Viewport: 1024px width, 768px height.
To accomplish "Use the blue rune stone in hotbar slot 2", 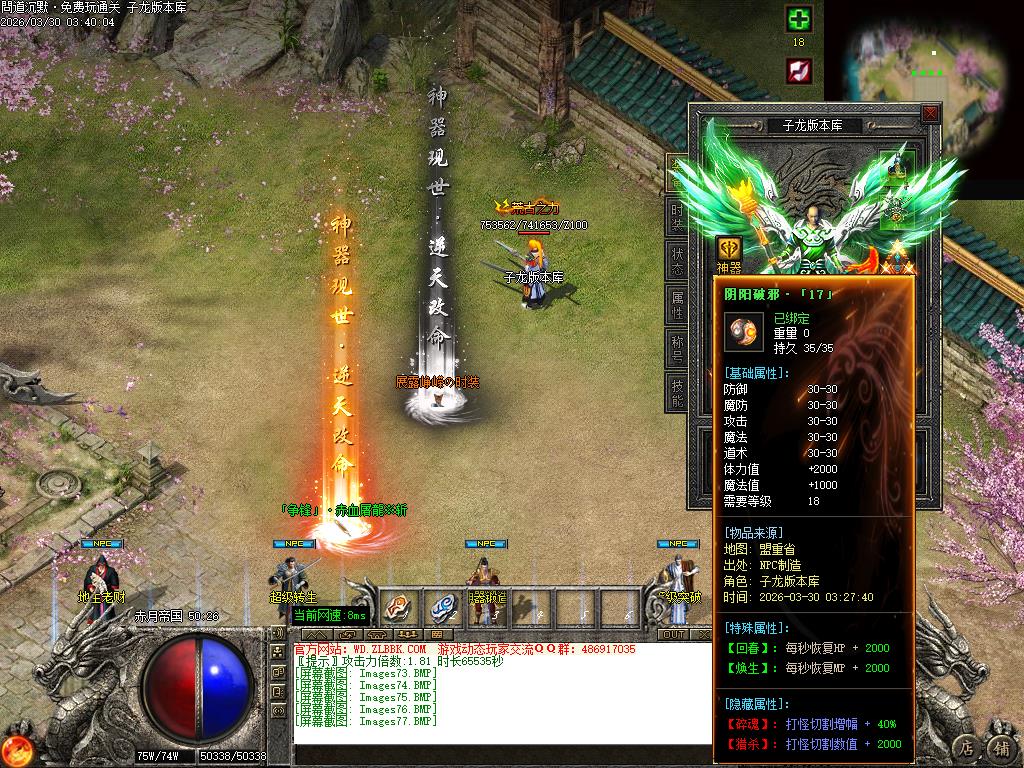I will click(x=442, y=606).
